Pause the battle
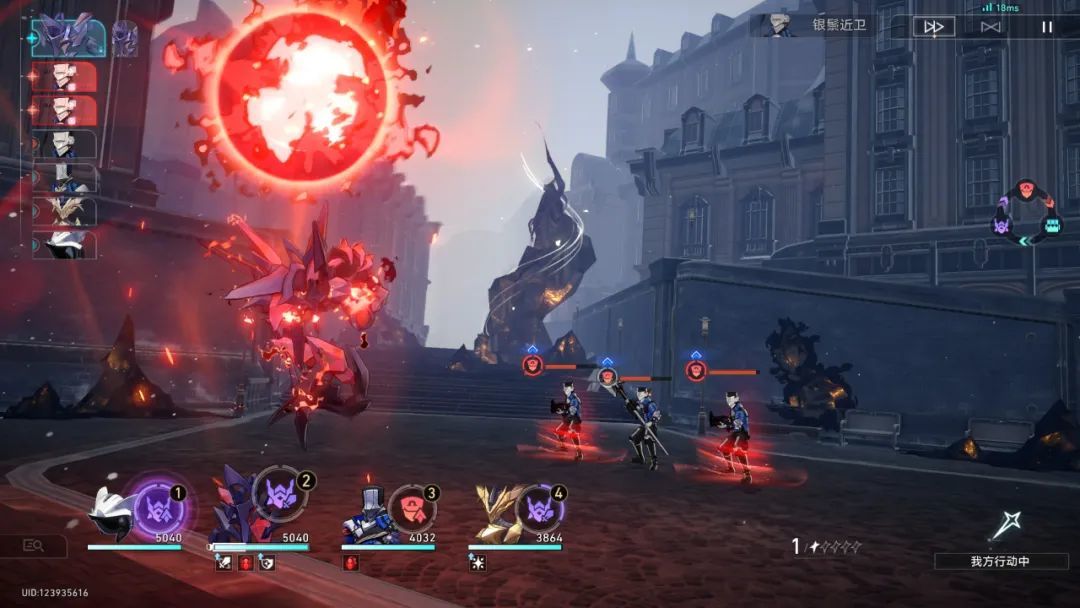1080x608 pixels. tap(1046, 27)
